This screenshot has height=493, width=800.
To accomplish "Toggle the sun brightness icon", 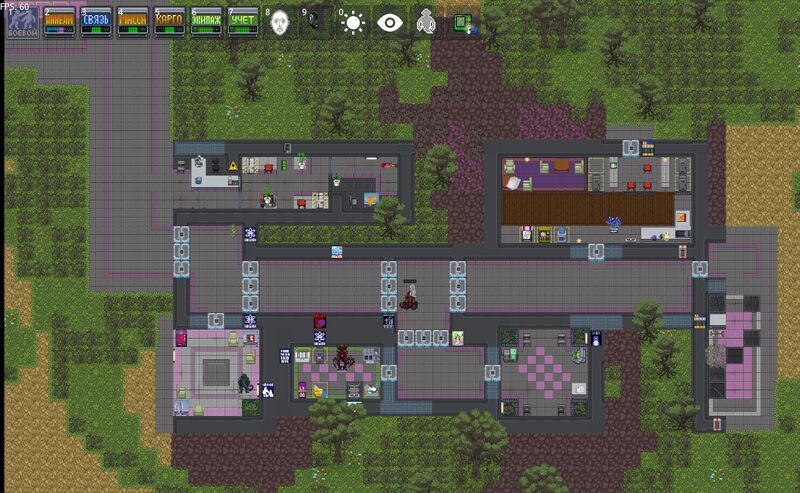I will pyautogui.click(x=353, y=22).
